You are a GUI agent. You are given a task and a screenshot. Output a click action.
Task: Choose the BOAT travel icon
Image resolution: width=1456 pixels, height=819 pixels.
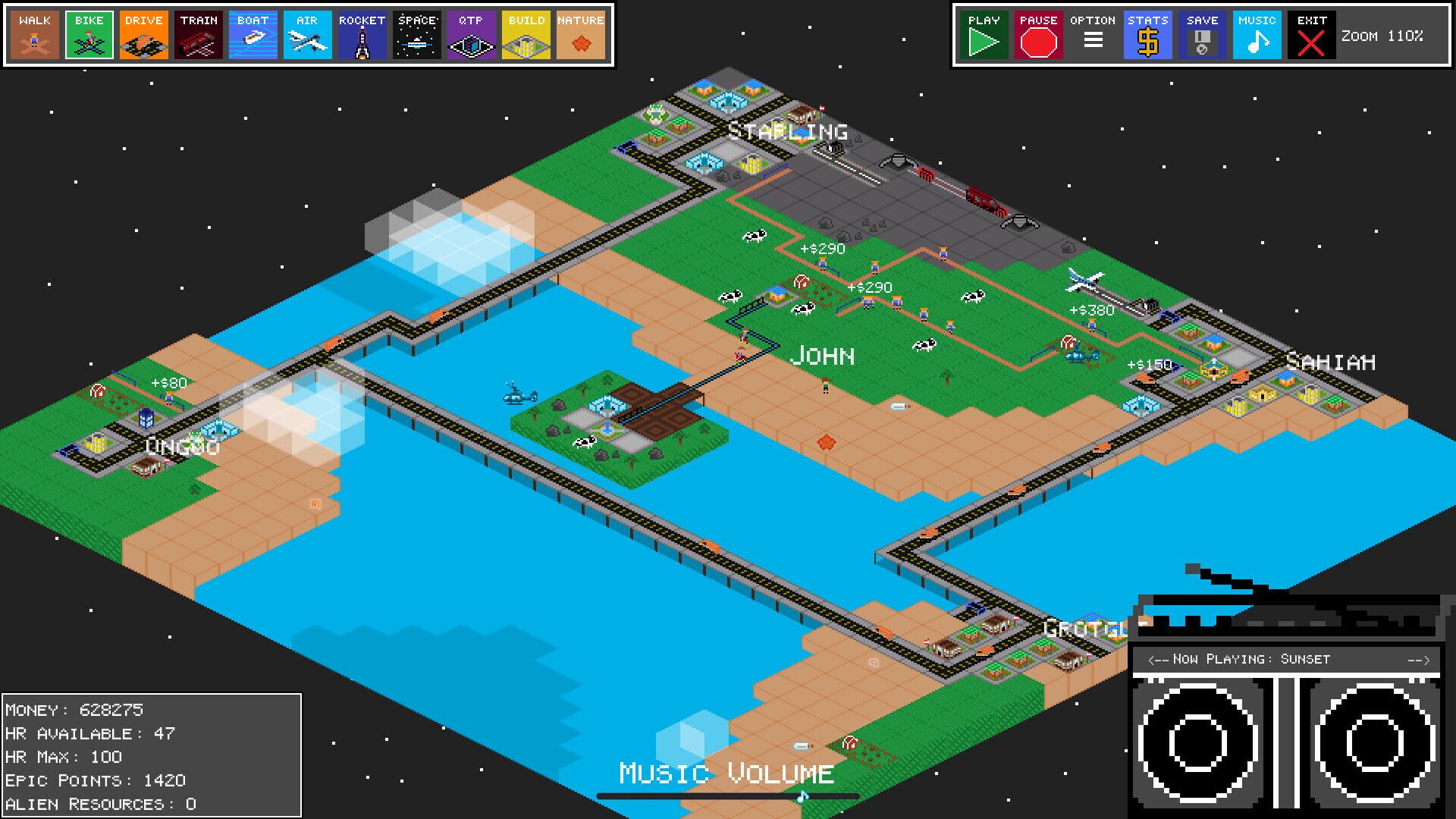point(253,34)
